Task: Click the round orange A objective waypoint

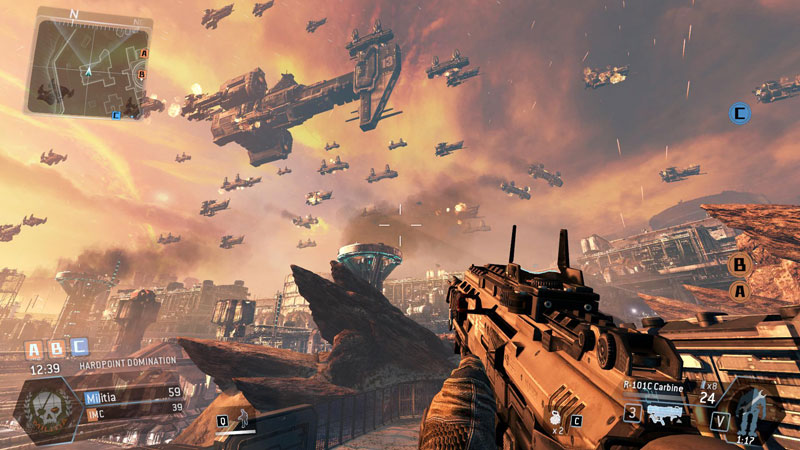Action: click(x=740, y=291)
